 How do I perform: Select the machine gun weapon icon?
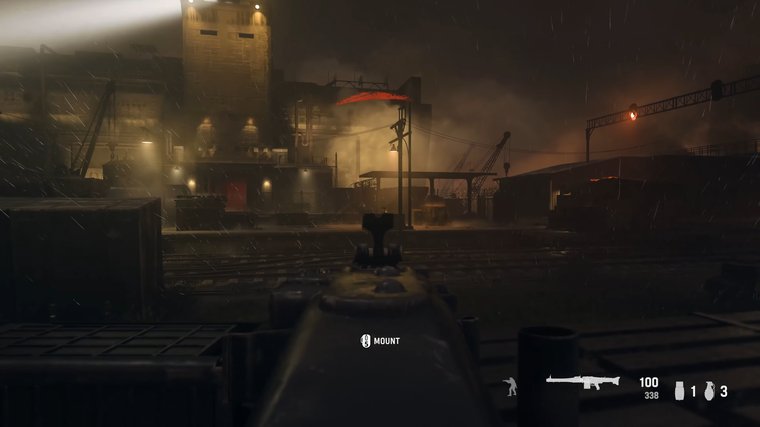point(582,382)
